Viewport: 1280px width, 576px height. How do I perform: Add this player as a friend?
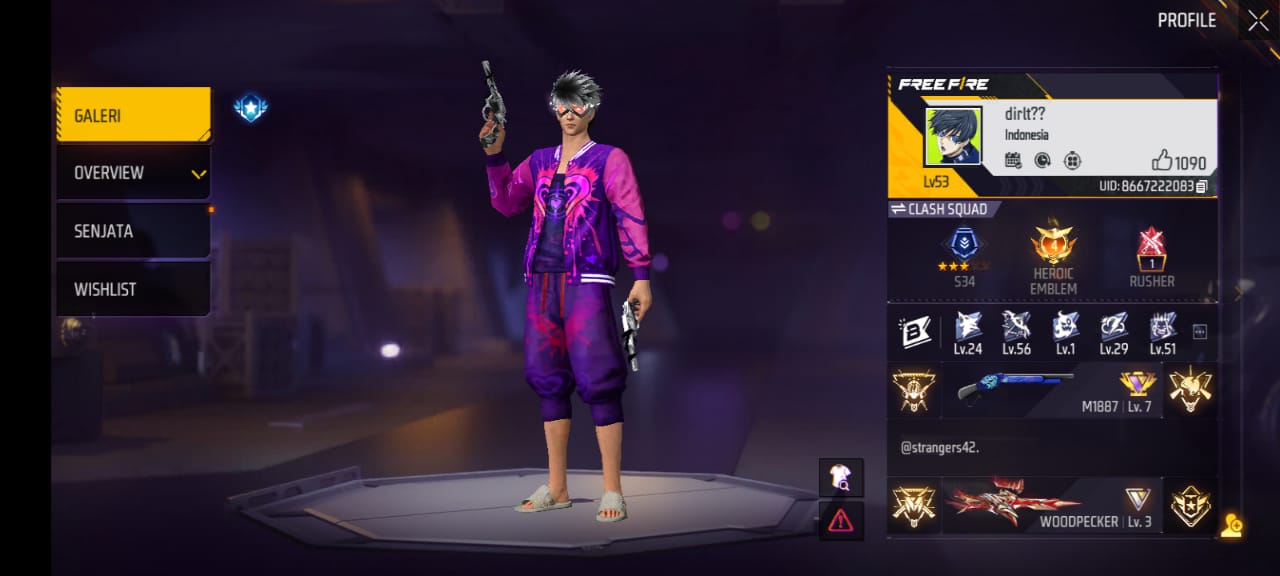point(1231,526)
